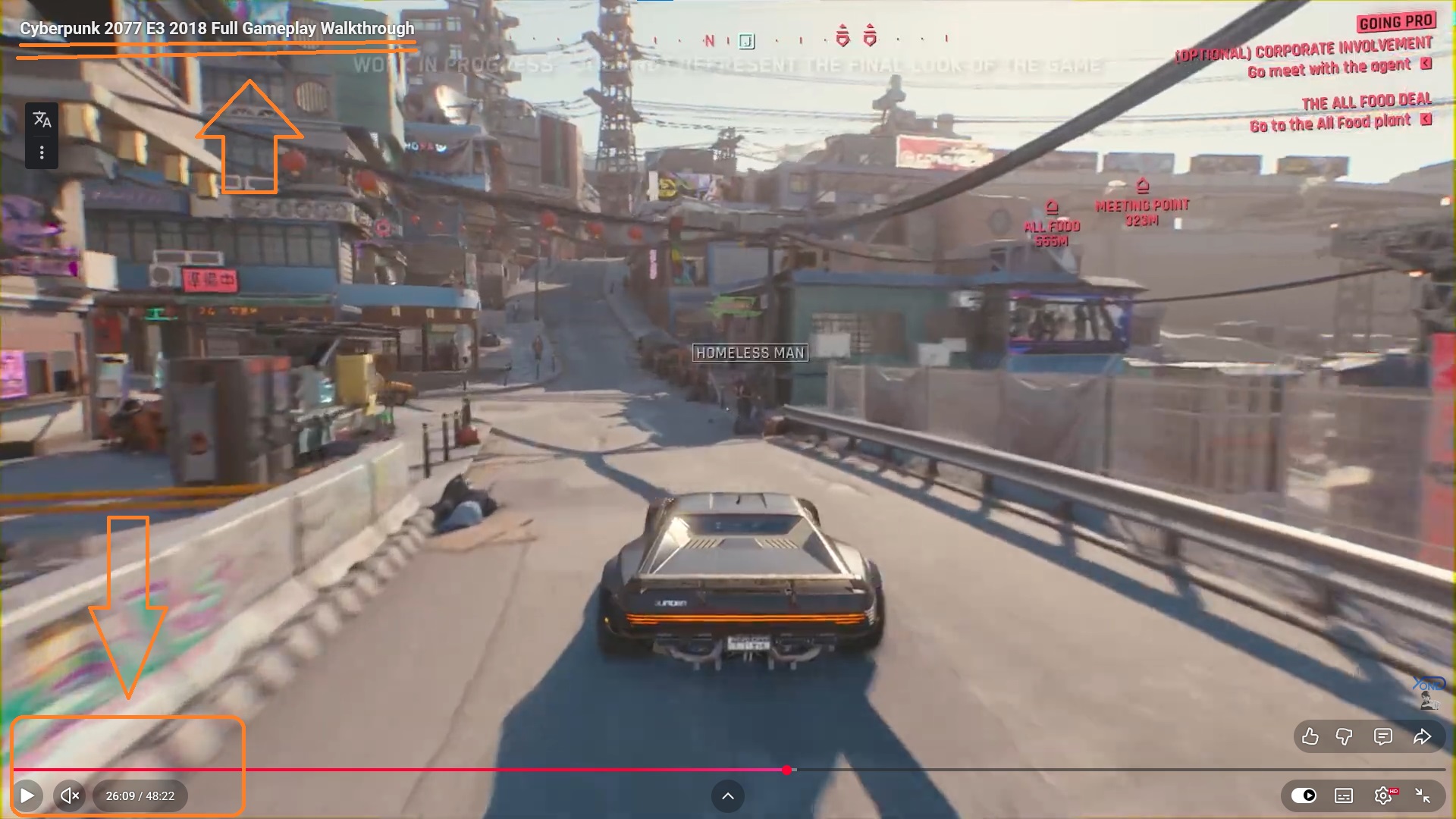This screenshot has width=1456, height=819.
Task: Select the Going Pro quest title
Action: pyautogui.click(x=1396, y=22)
